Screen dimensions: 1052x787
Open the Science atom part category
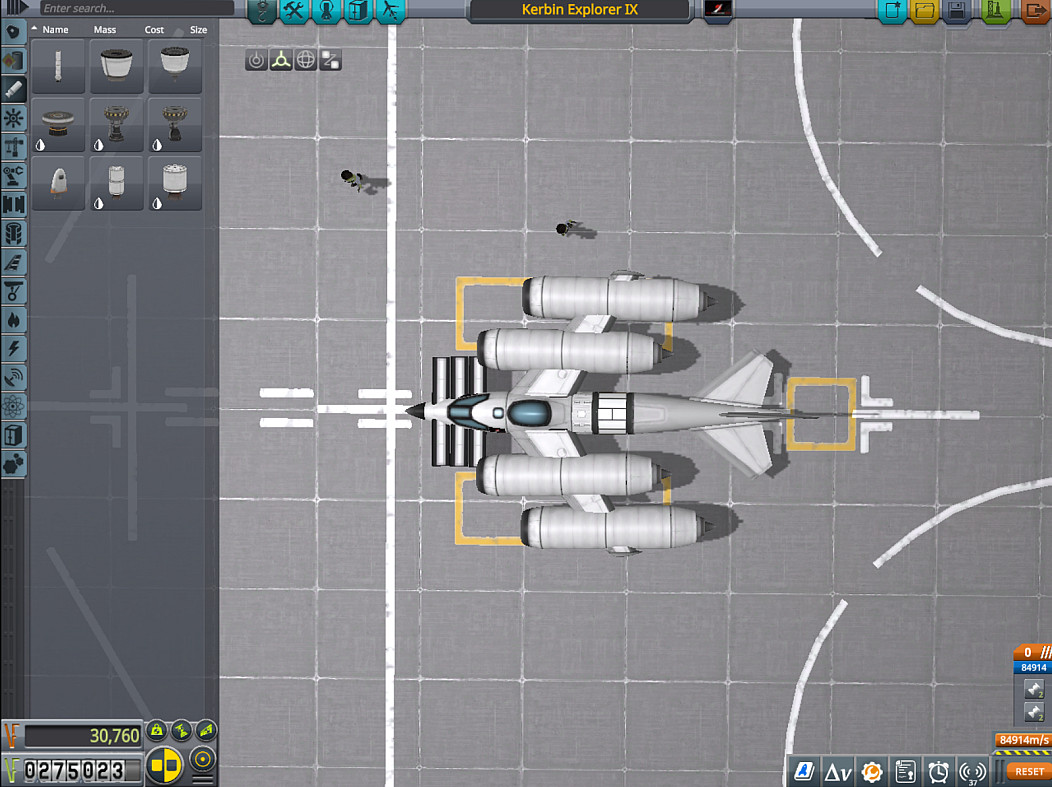[13, 407]
